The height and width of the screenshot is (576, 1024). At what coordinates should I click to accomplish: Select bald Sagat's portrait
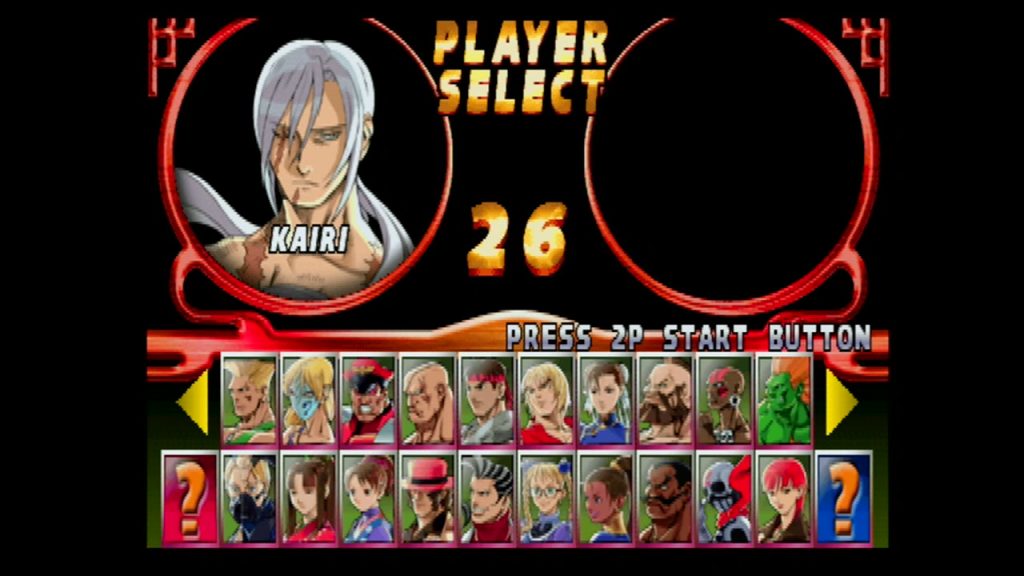(427, 400)
